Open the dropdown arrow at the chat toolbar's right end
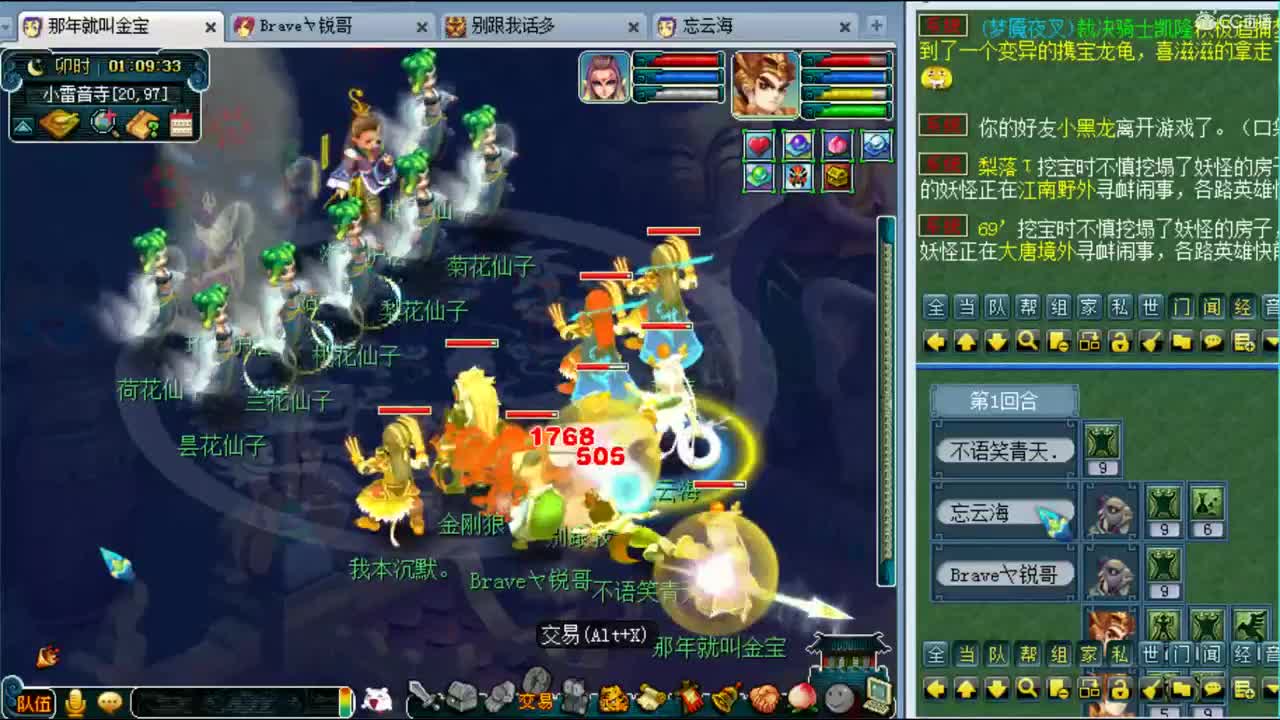Viewport: 1280px width, 720px height. pos(1272,343)
